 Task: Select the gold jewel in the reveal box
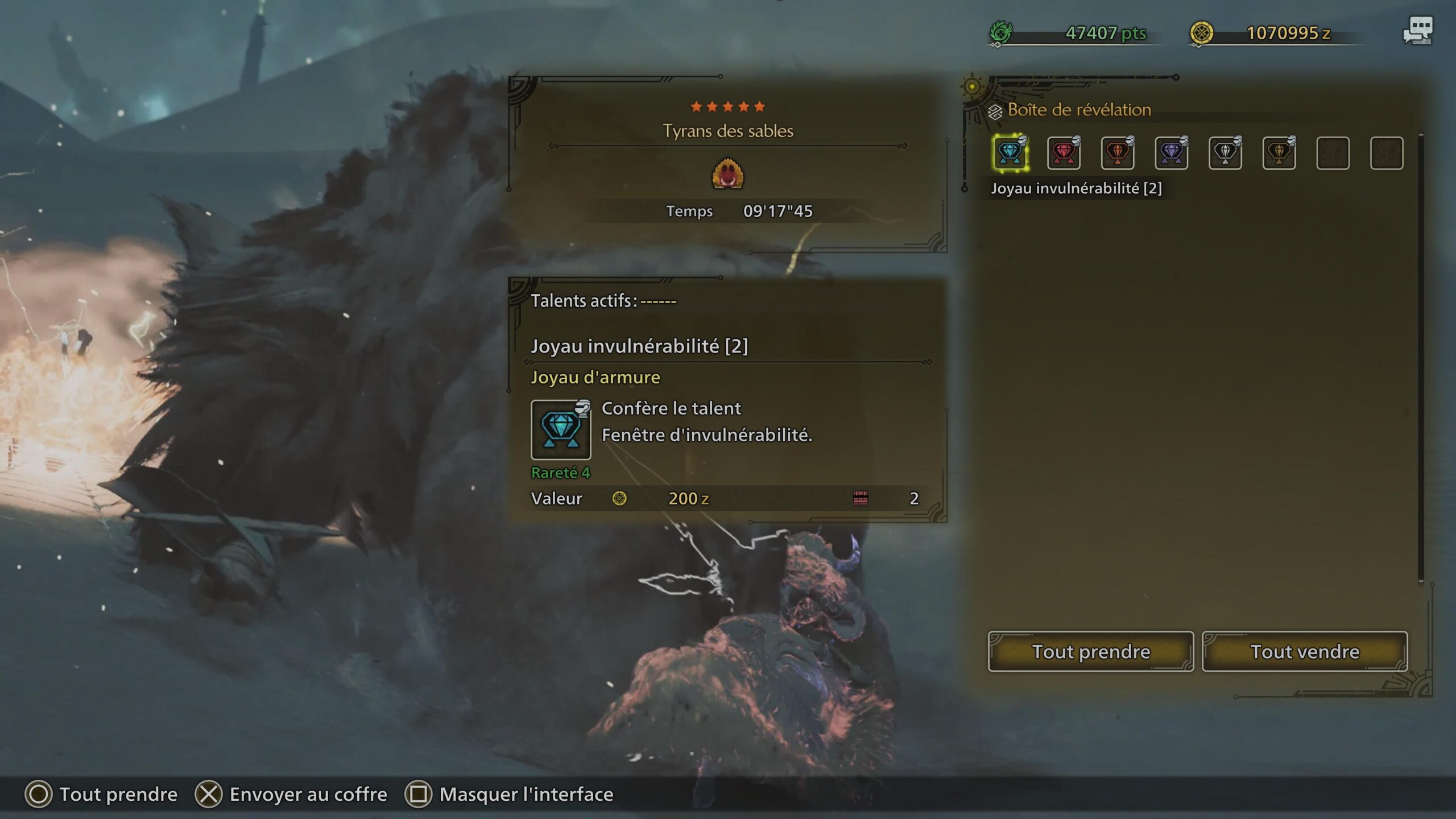click(1279, 152)
